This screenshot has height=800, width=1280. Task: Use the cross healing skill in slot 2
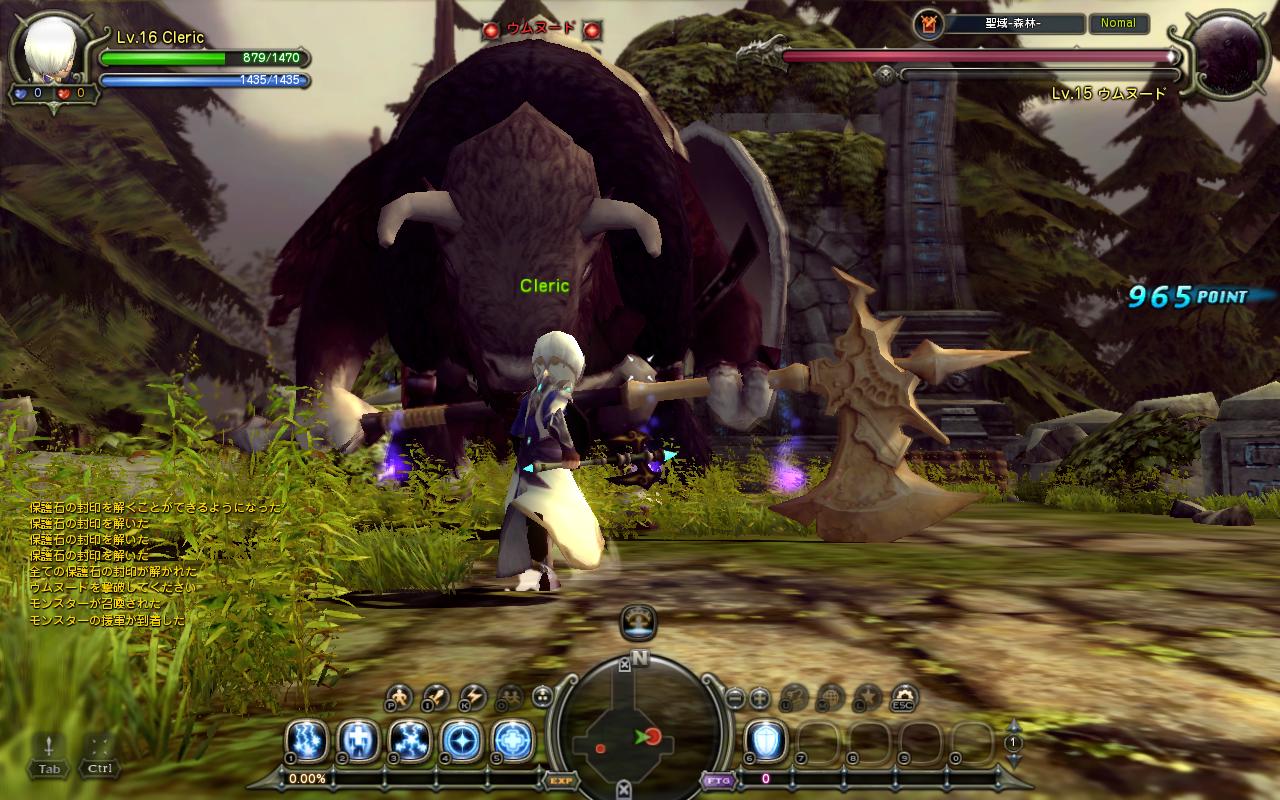(358, 741)
